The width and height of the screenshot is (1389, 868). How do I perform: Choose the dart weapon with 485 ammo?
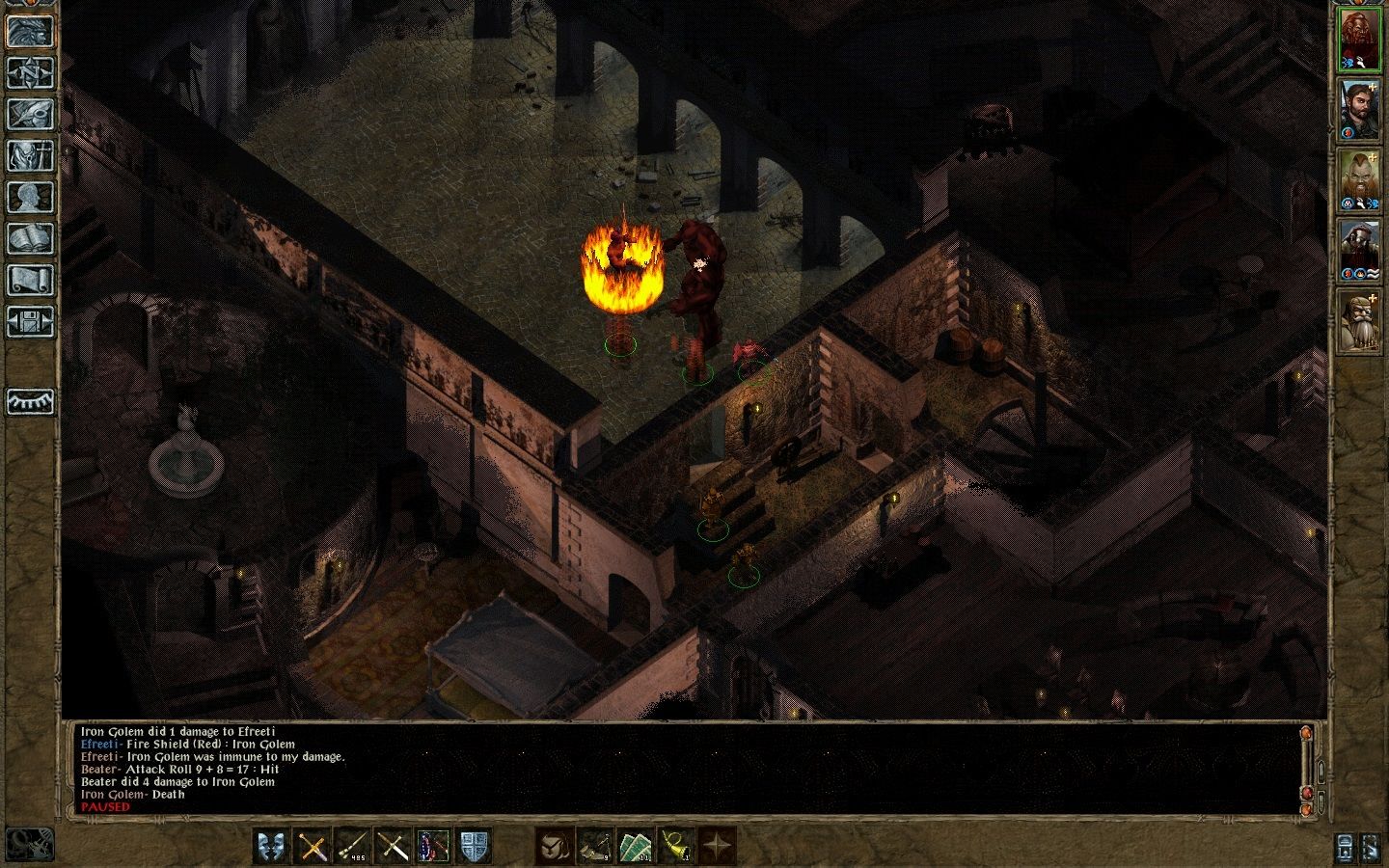(353, 847)
